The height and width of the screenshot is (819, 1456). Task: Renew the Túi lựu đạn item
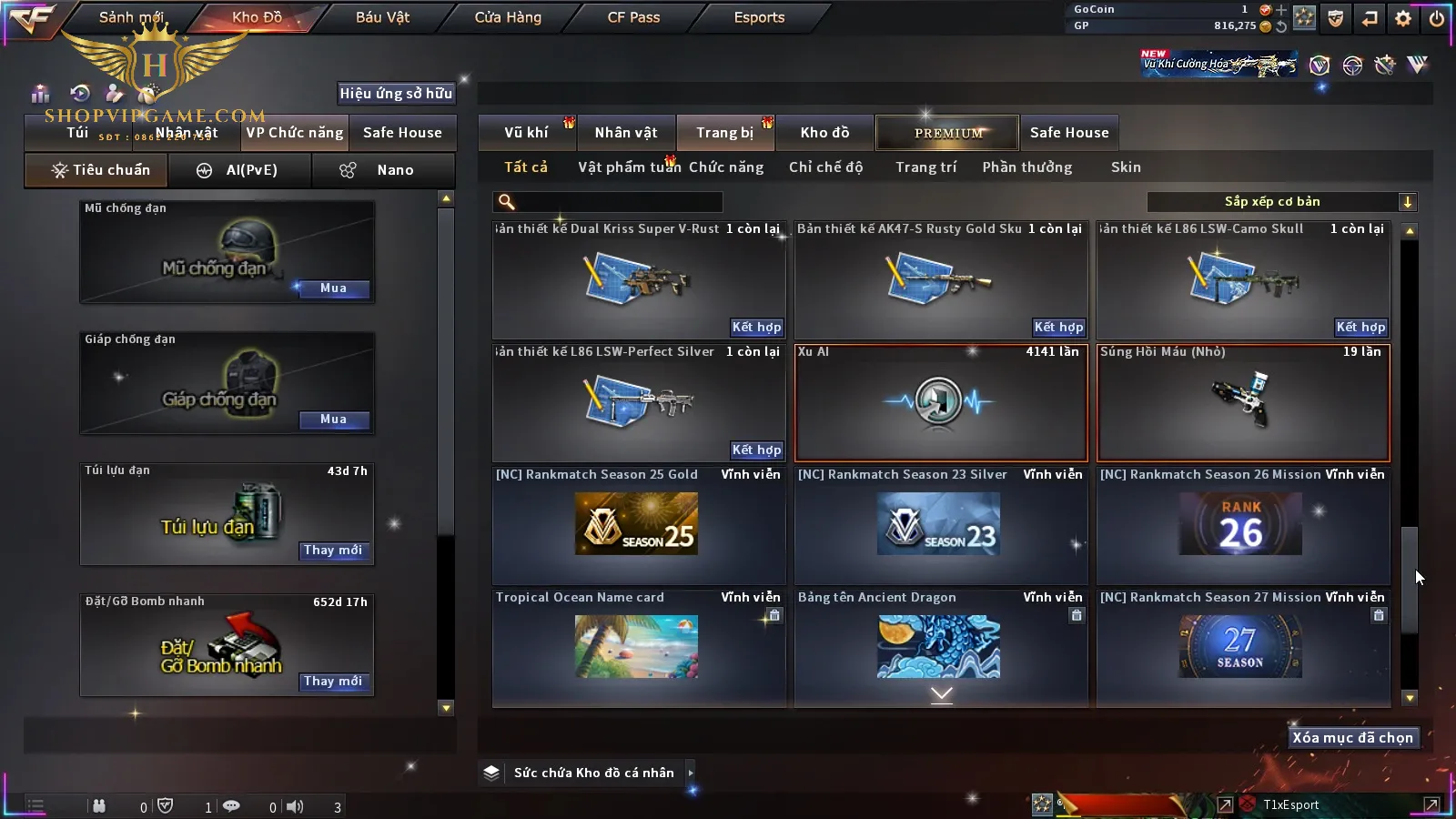pyautogui.click(x=333, y=551)
